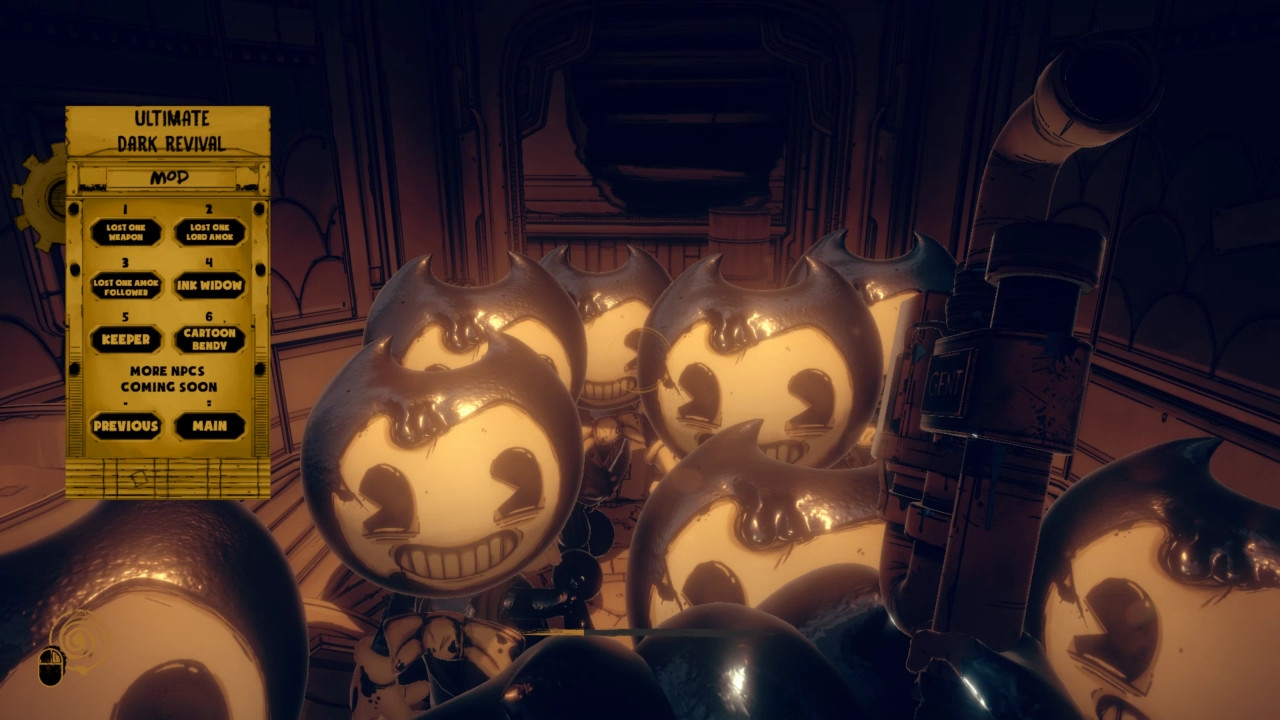Spawn the Lost One Lord Amok NPC
Image resolution: width=1280 pixels, height=720 pixels.
coord(212,231)
